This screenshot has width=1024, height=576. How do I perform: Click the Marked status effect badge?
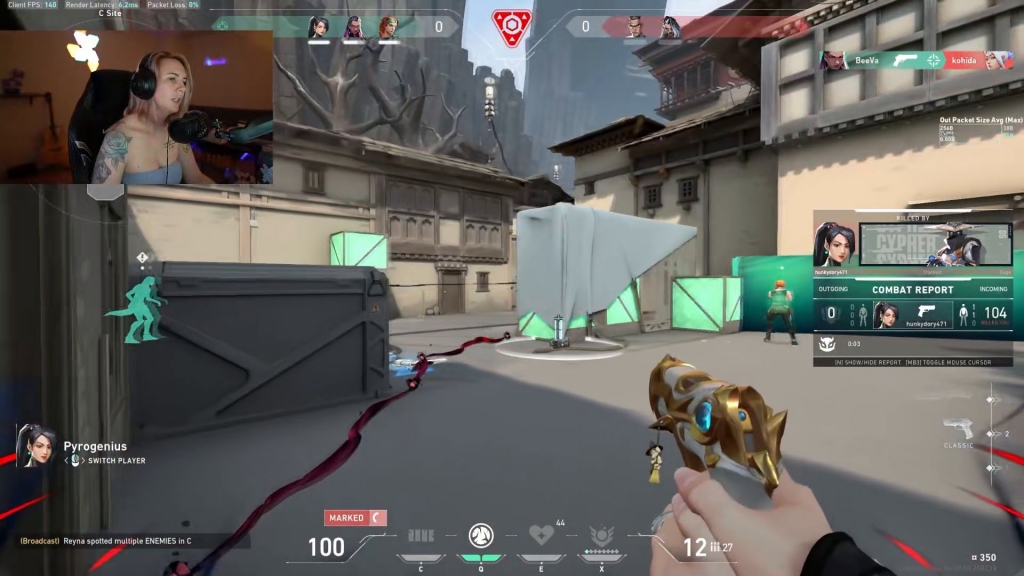pos(355,518)
